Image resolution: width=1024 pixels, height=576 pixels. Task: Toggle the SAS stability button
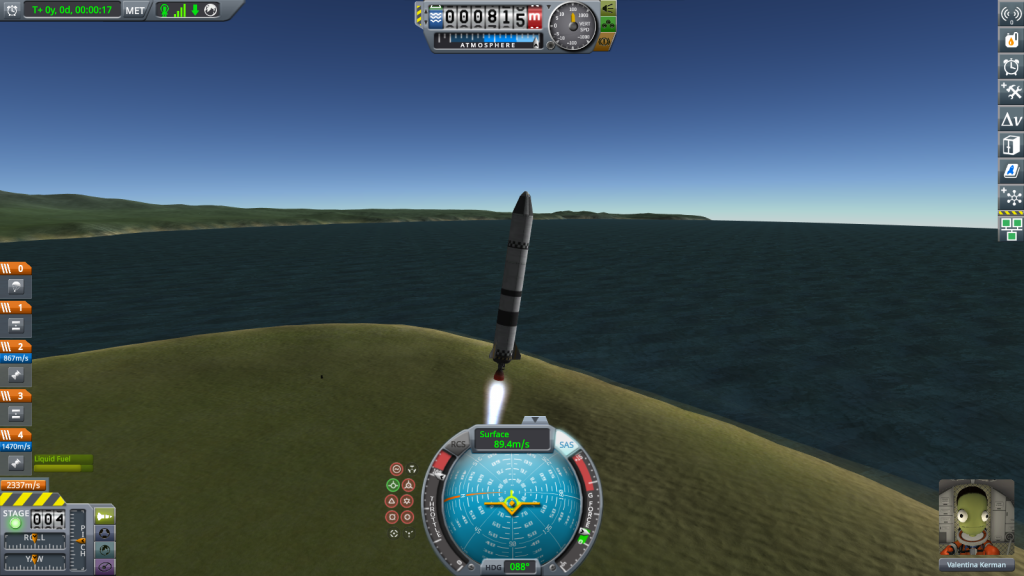pos(566,444)
